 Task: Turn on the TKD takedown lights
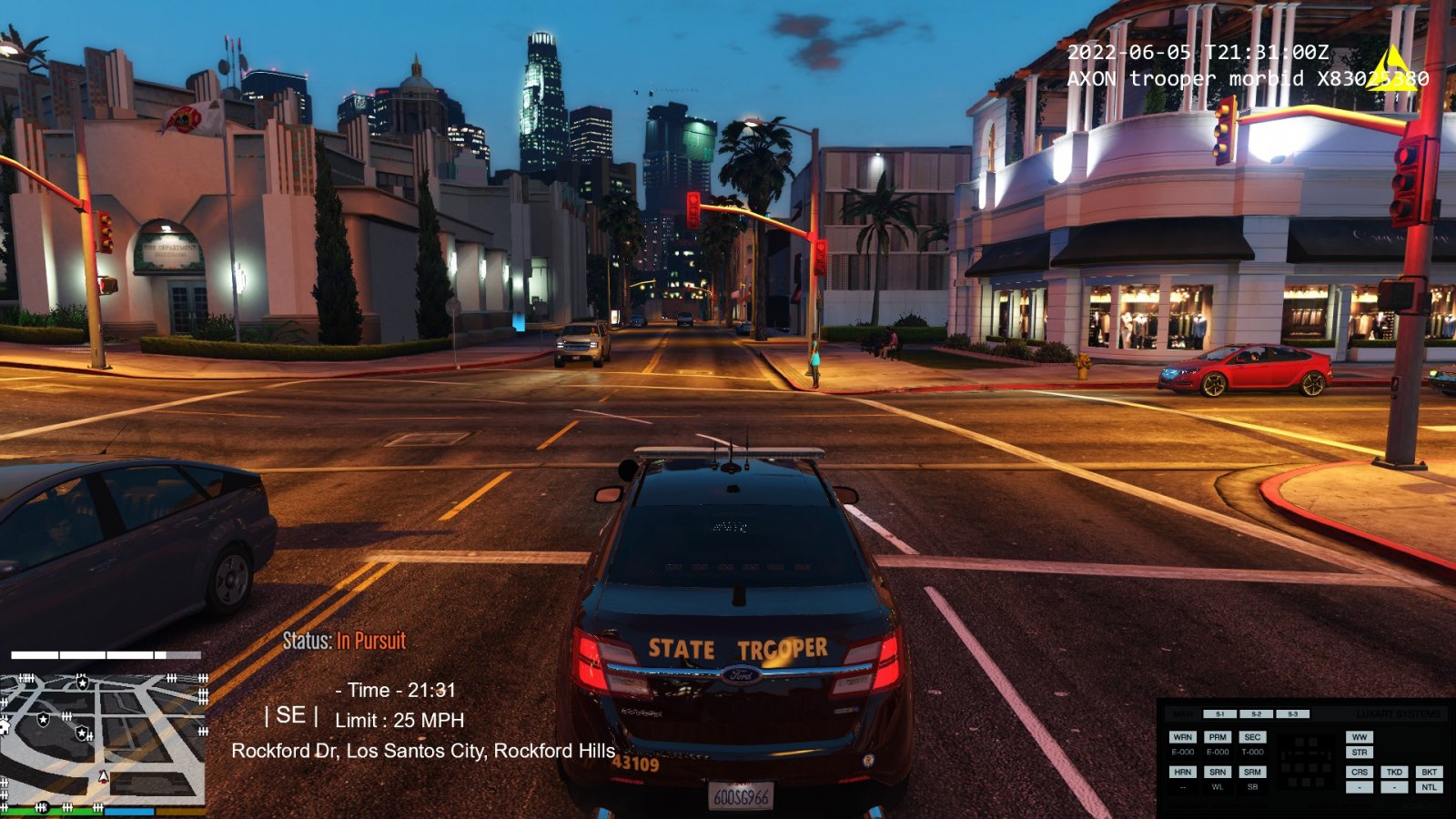(1394, 772)
